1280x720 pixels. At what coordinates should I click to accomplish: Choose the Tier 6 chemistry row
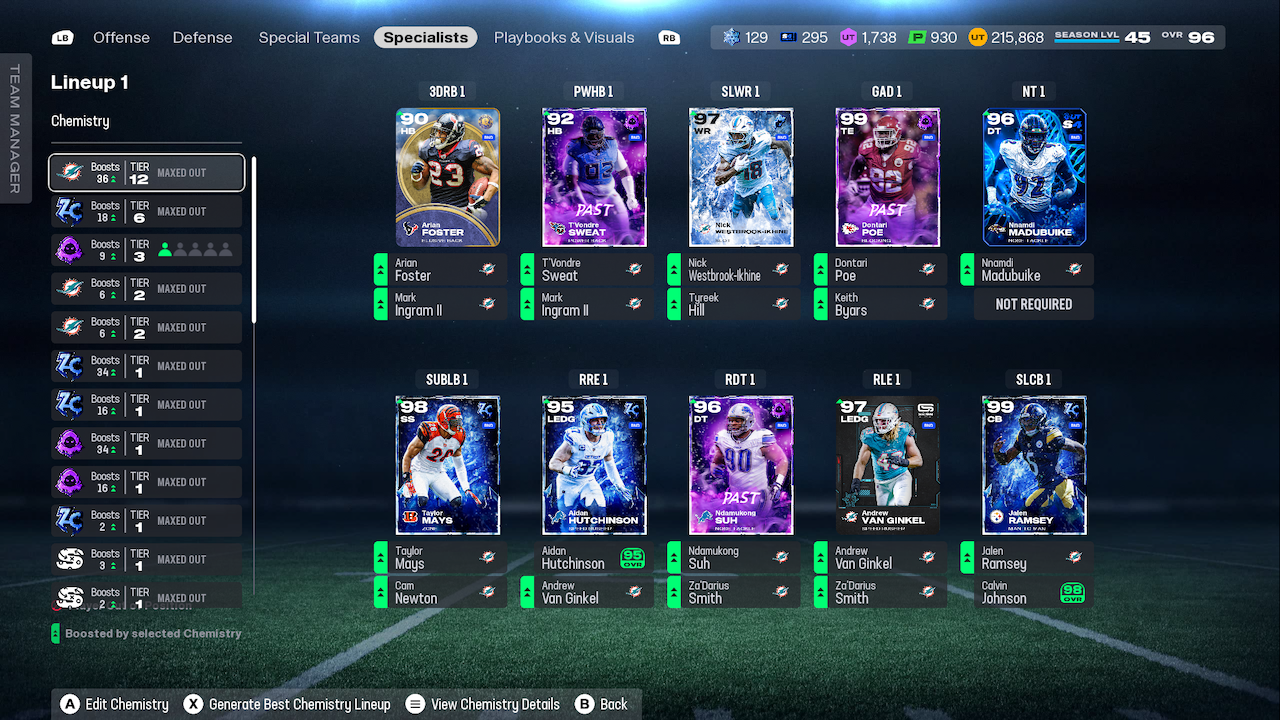[x=147, y=211]
